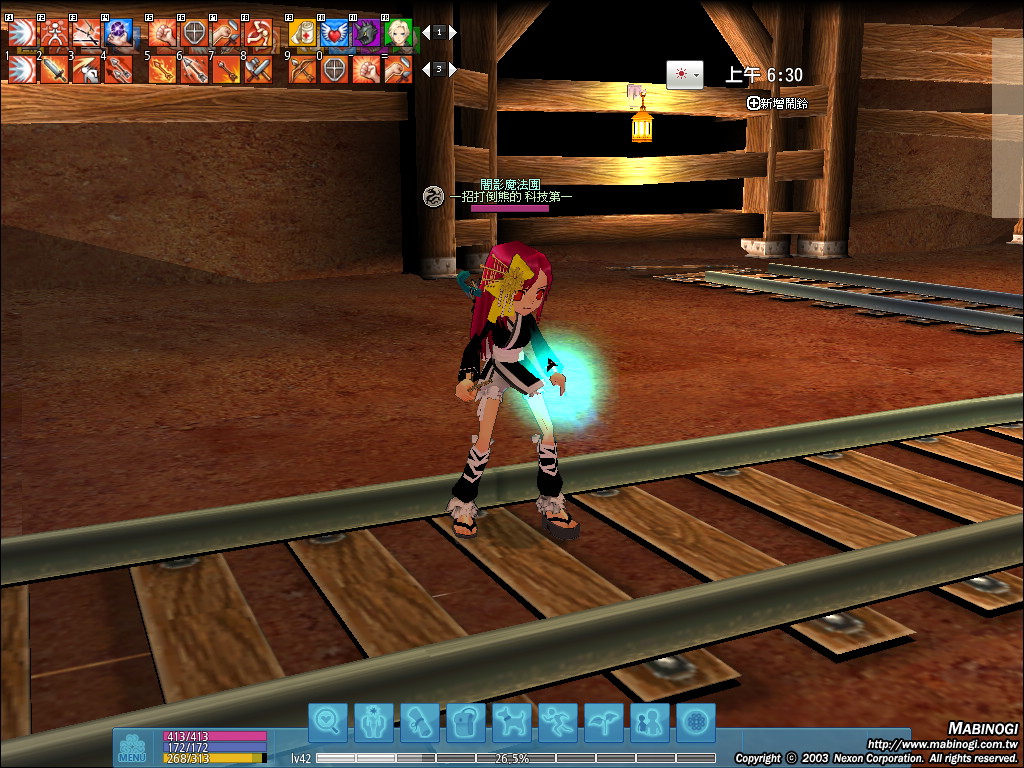Use the first aid bandage skill
The height and width of the screenshot is (768, 1024).
[303, 33]
